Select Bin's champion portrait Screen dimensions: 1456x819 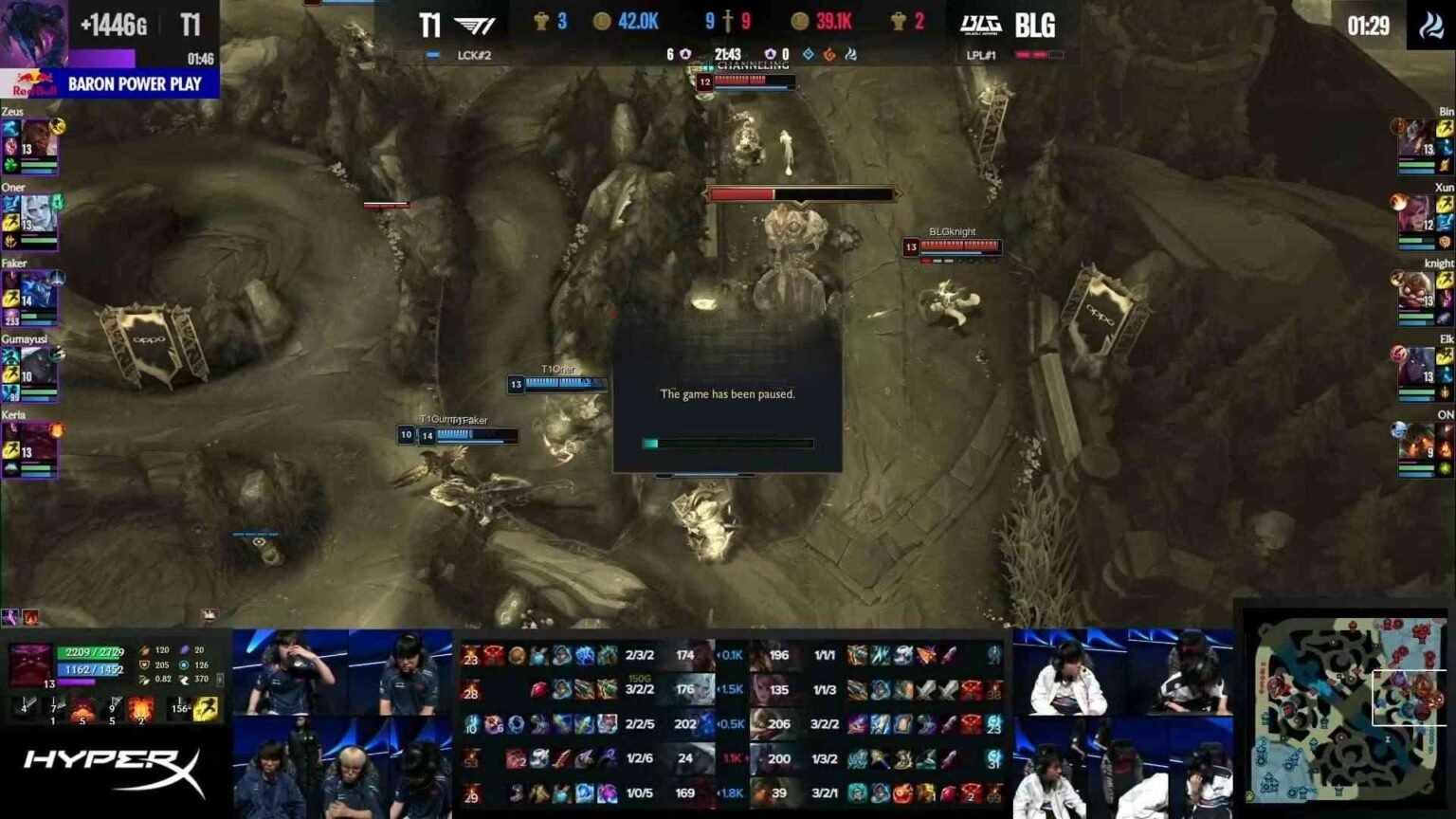pos(1419,138)
